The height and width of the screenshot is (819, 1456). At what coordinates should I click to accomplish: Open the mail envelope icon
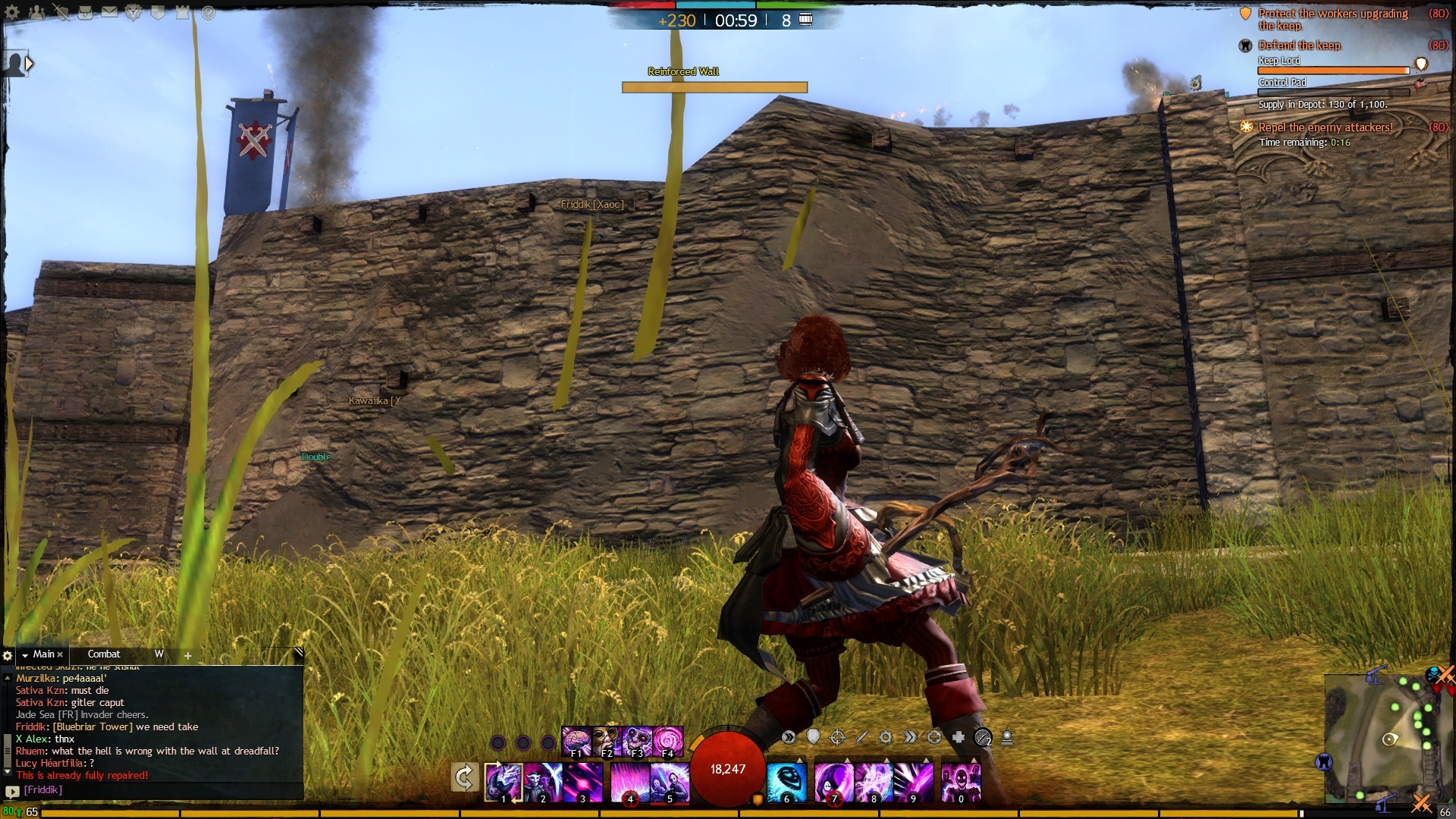coord(109,12)
